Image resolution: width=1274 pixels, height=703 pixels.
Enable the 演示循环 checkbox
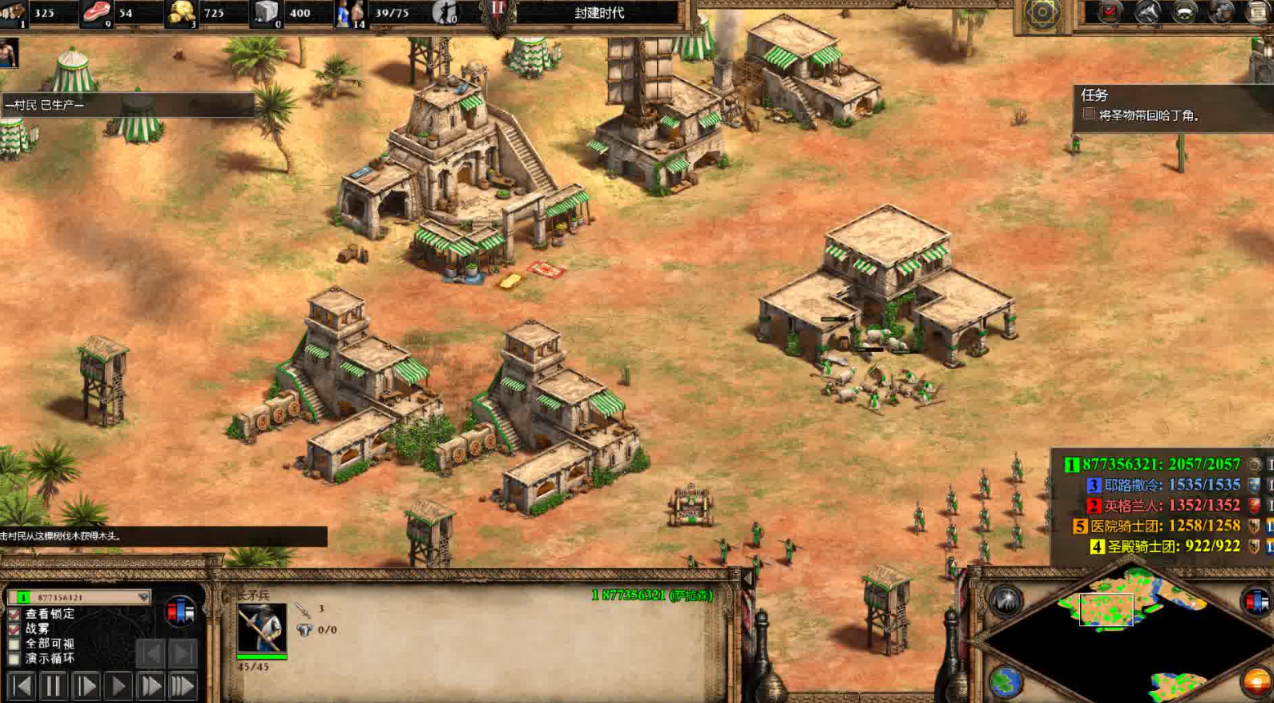point(14,659)
